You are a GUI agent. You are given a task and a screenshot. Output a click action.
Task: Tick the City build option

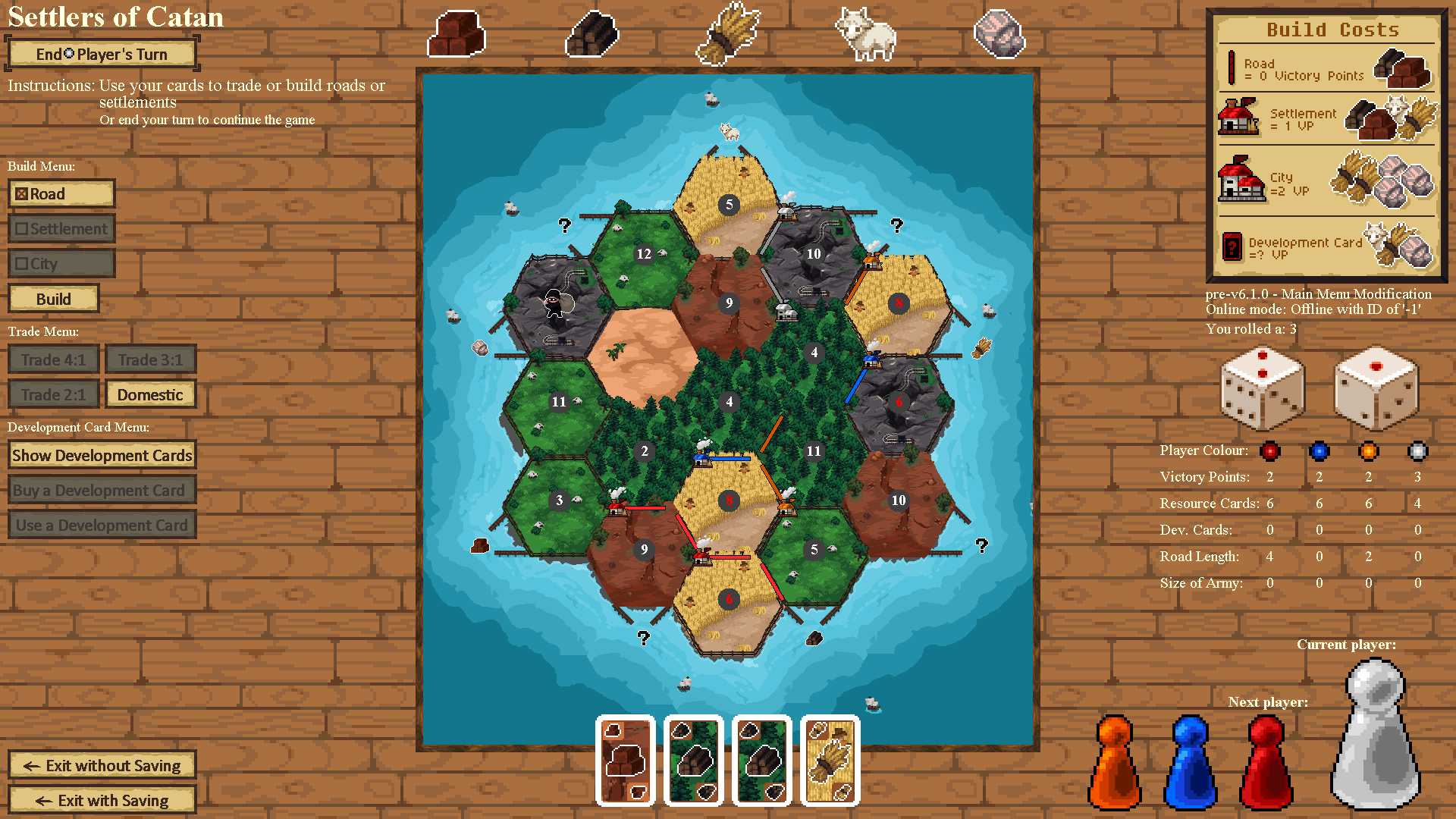click(x=61, y=264)
